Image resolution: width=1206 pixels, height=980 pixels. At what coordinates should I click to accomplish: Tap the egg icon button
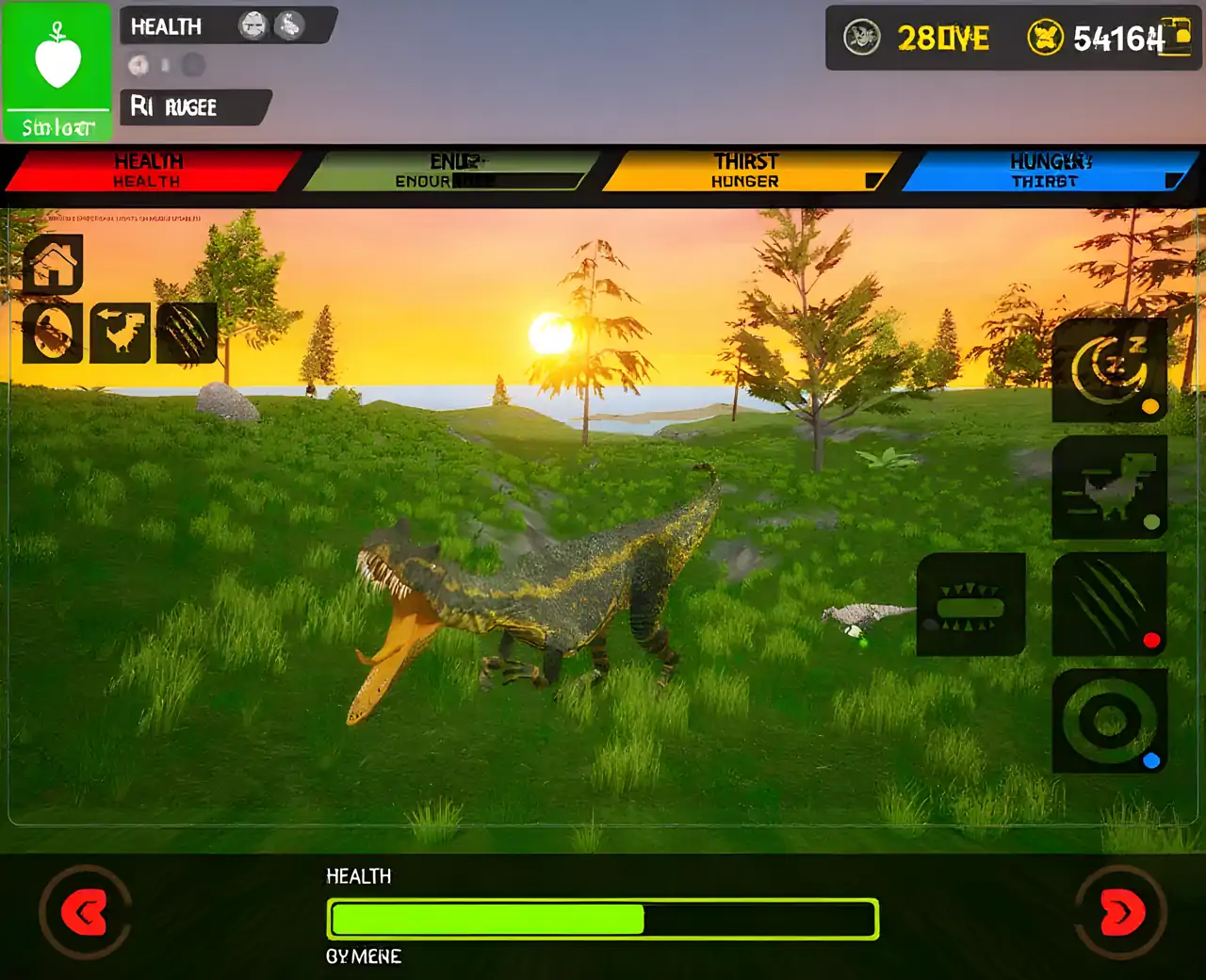[x=54, y=334]
